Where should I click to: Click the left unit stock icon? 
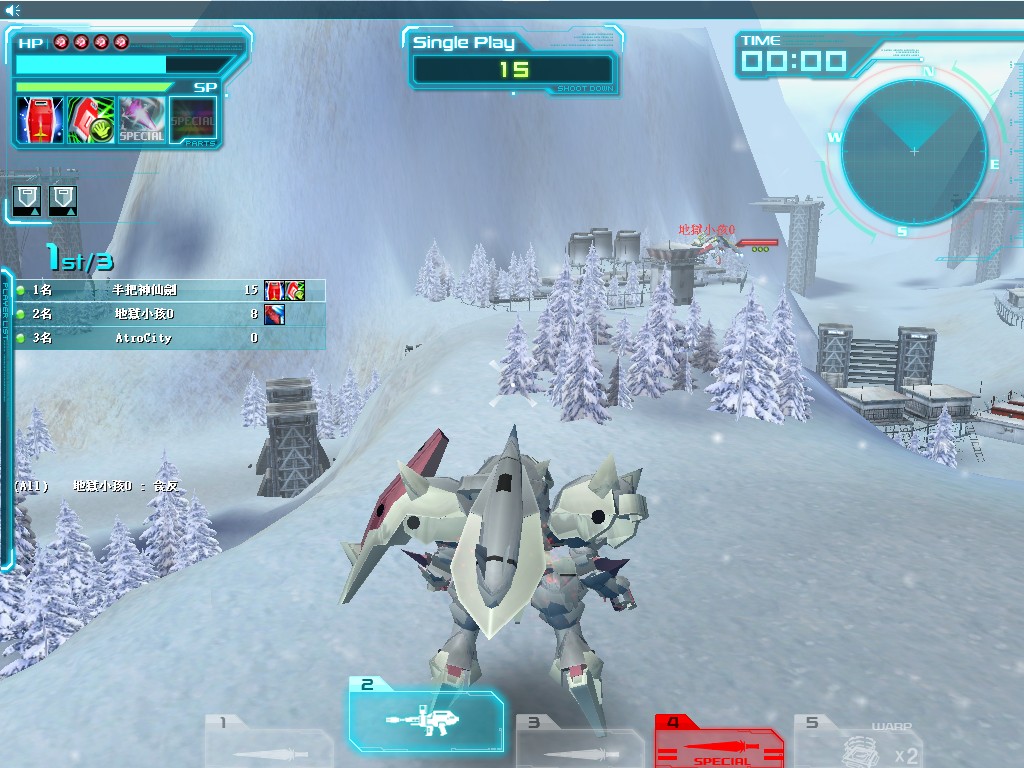click(27, 200)
